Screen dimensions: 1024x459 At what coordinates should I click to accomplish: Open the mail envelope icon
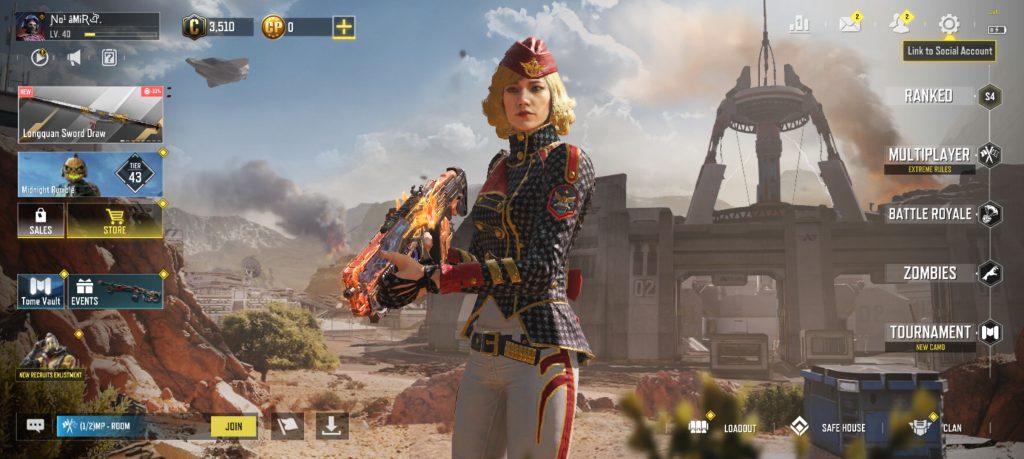pyautogui.click(x=850, y=25)
